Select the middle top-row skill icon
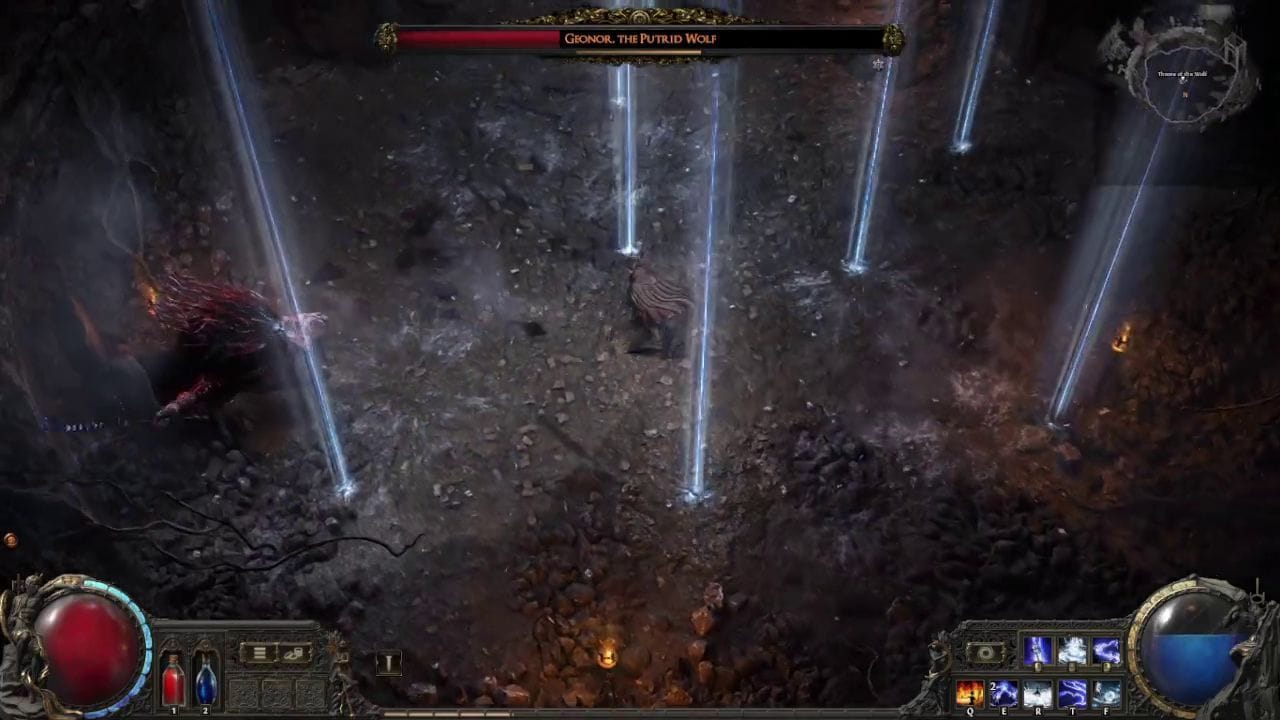The height and width of the screenshot is (720, 1280). point(1071,649)
